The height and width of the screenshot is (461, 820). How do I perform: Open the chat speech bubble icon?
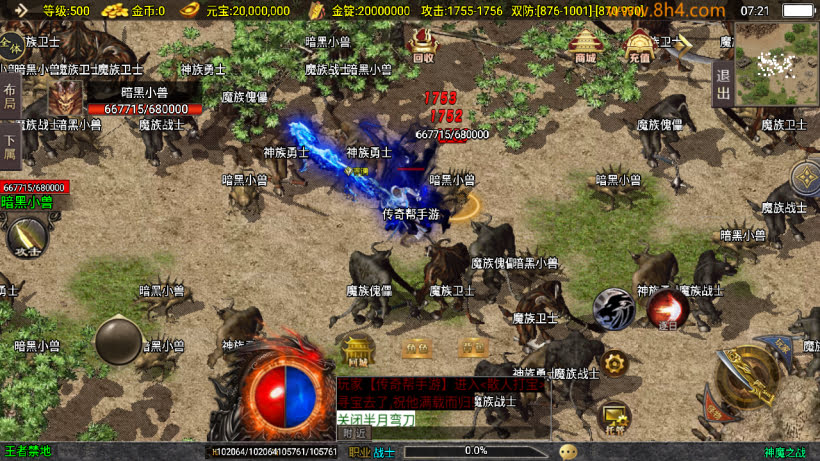tap(568, 451)
